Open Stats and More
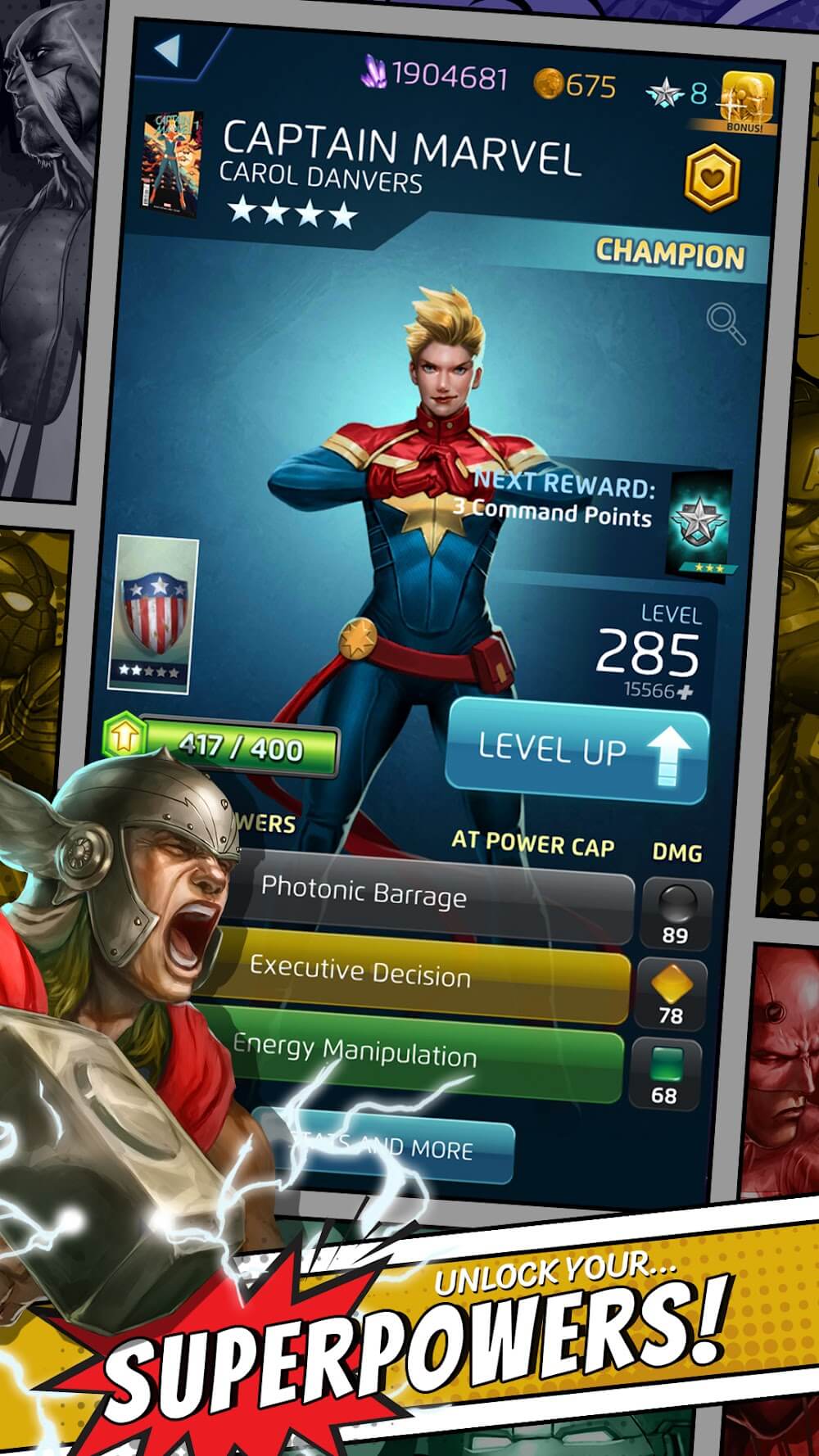This screenshot has width=819, height=1456. (x=385, y=1145)
